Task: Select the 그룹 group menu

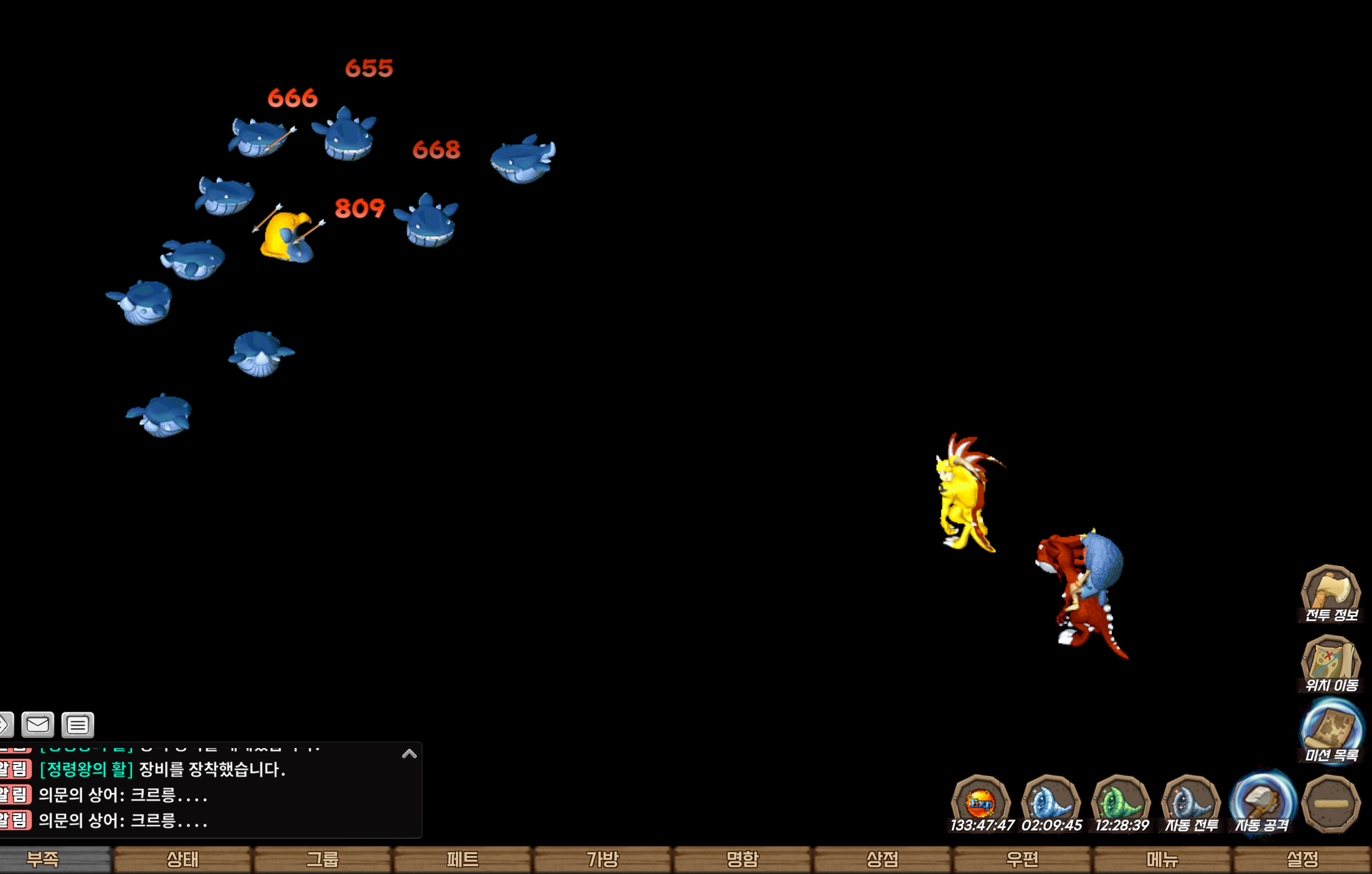Action: (323, 859)
